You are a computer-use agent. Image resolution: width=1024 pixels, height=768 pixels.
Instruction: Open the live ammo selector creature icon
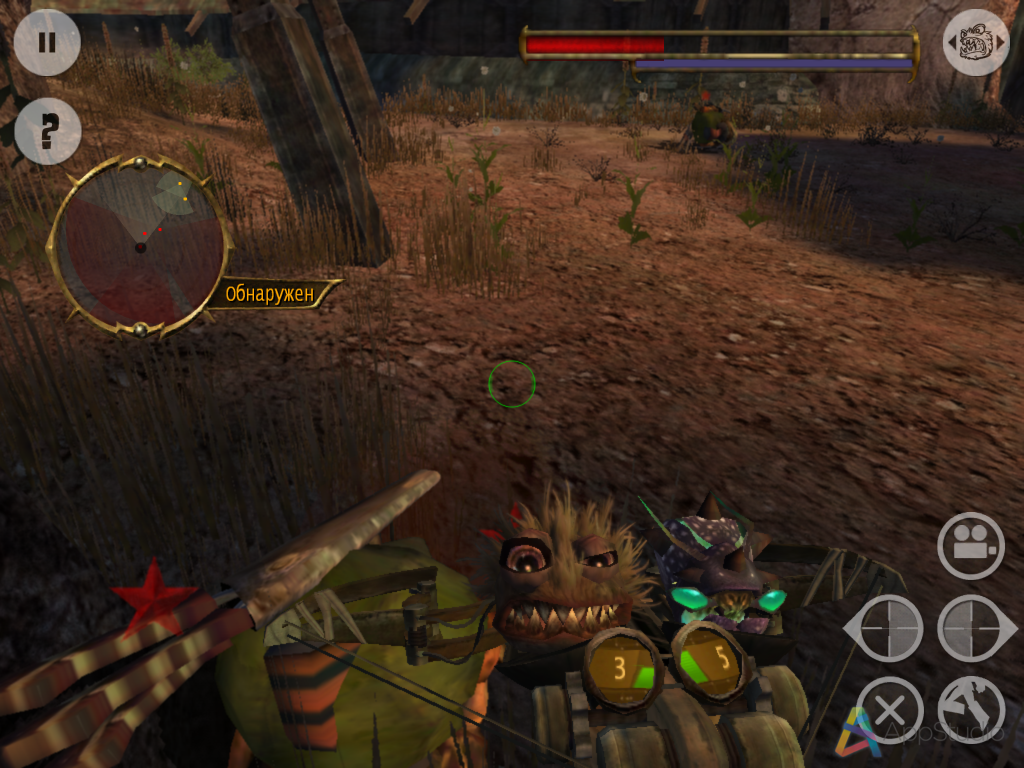tap(975, 43)
